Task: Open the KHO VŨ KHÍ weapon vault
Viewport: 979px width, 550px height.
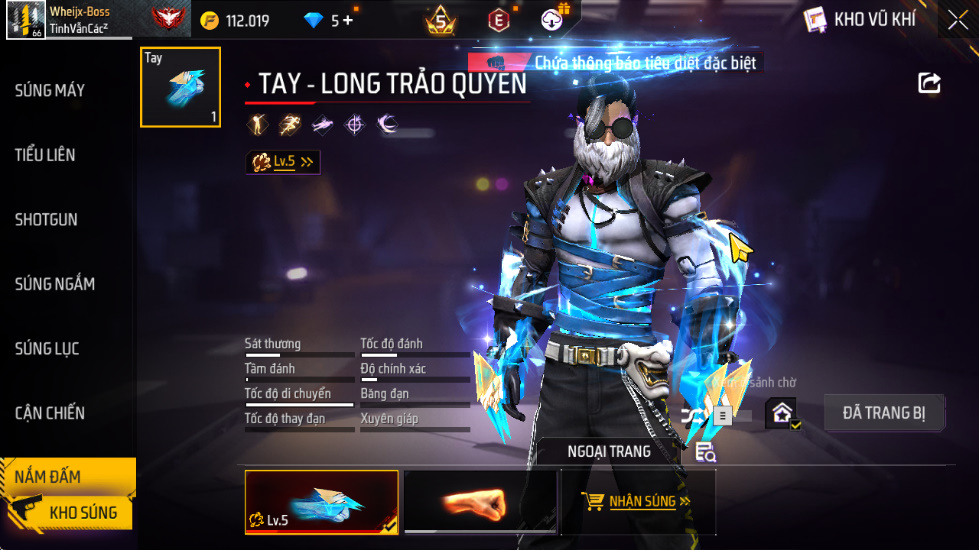Action: tap(861, 20)
